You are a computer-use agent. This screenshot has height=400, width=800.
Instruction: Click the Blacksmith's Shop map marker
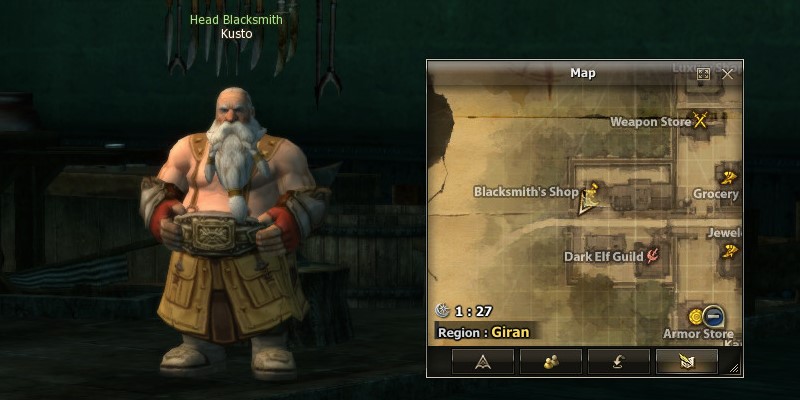point(594,189)
